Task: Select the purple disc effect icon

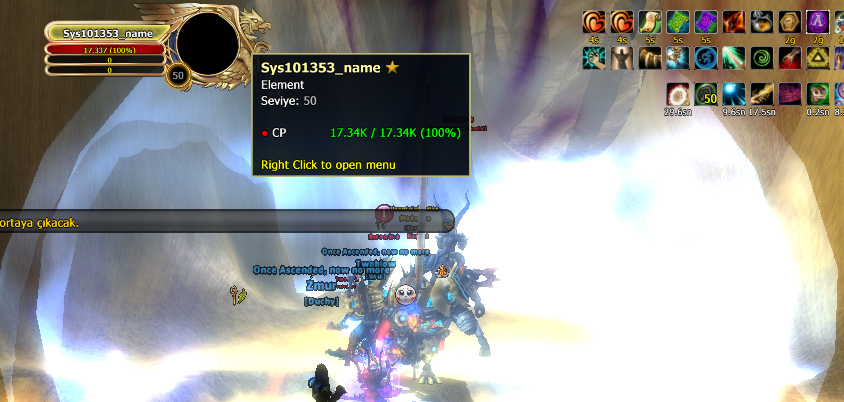Action: click(790, 95)
